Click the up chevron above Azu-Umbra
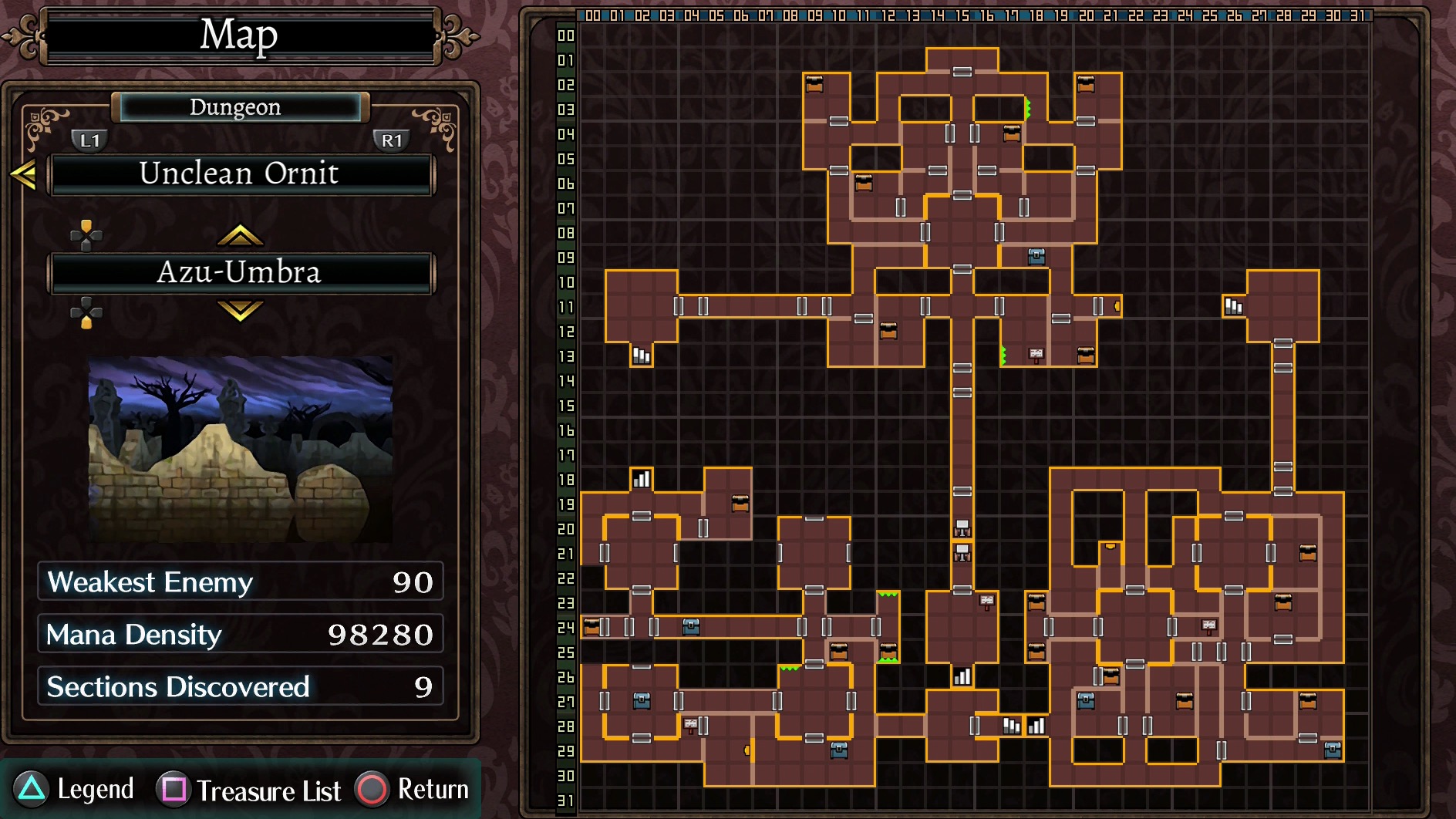This screenshot has width=1456, height=819. coord(240,234)
